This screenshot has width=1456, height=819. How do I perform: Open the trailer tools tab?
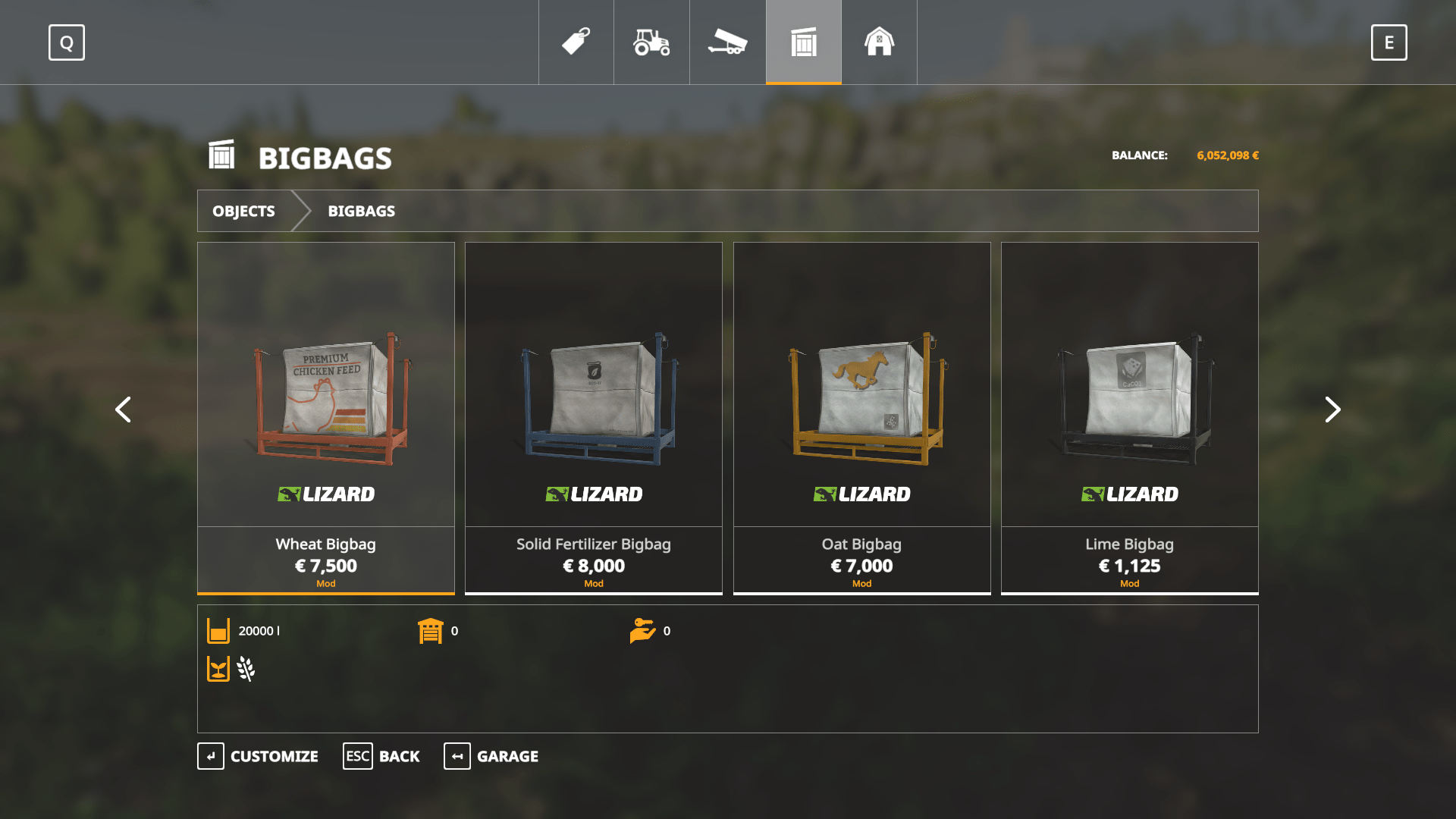[x=728, y=42]
